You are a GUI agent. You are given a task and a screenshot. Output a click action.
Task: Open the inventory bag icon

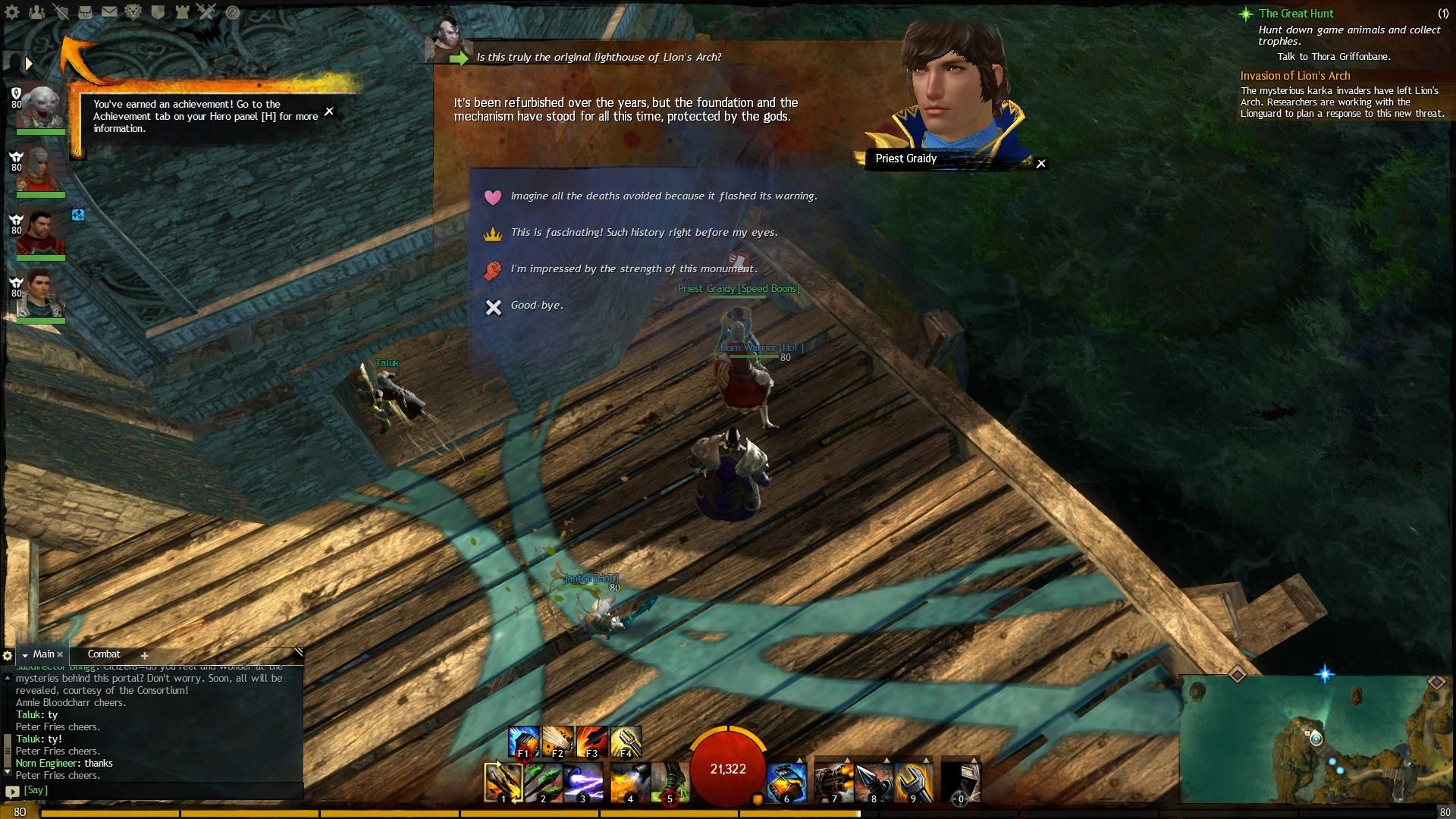click(x=85, y=12)
